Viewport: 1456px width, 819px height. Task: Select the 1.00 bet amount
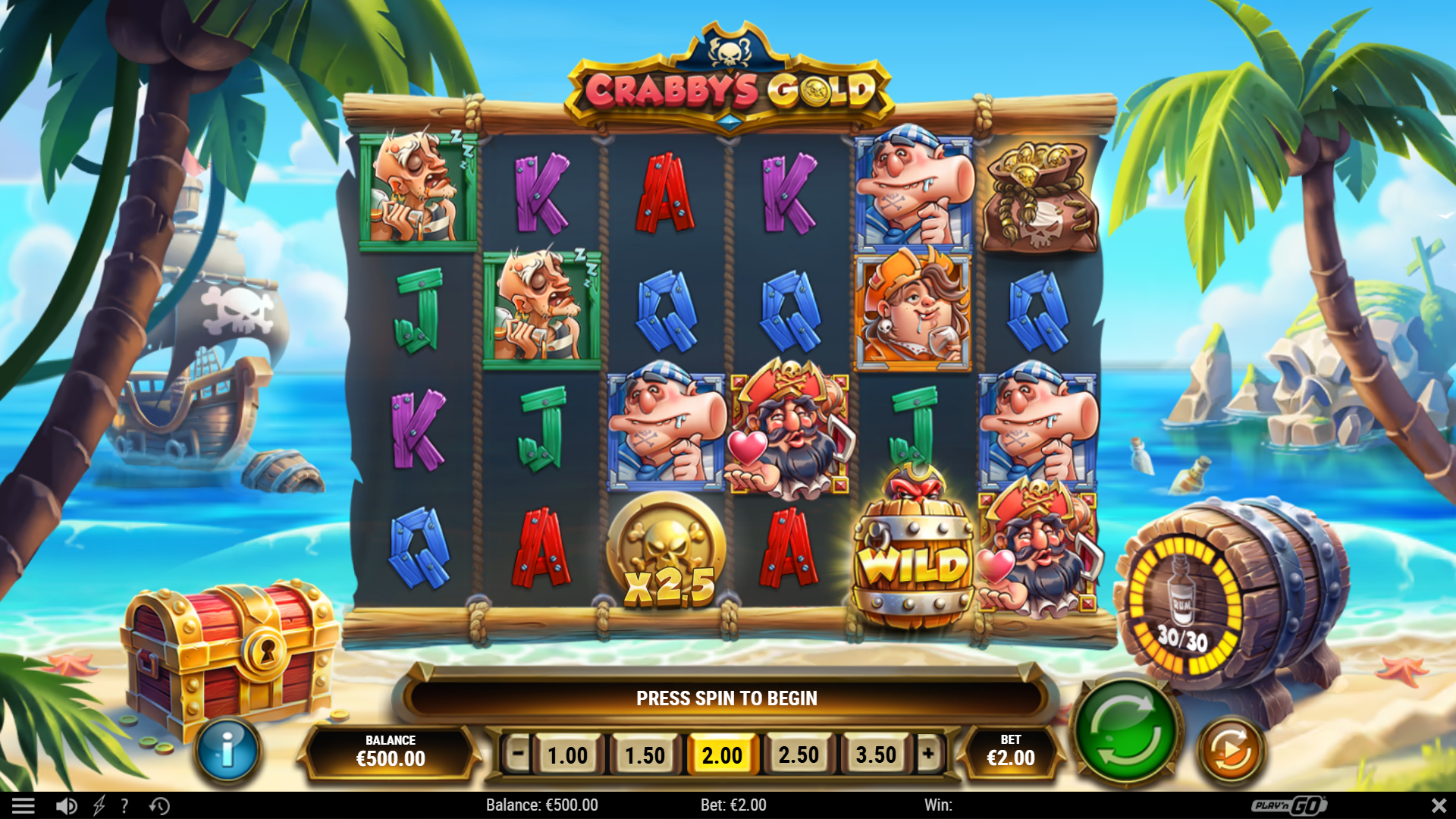[569, 755]
